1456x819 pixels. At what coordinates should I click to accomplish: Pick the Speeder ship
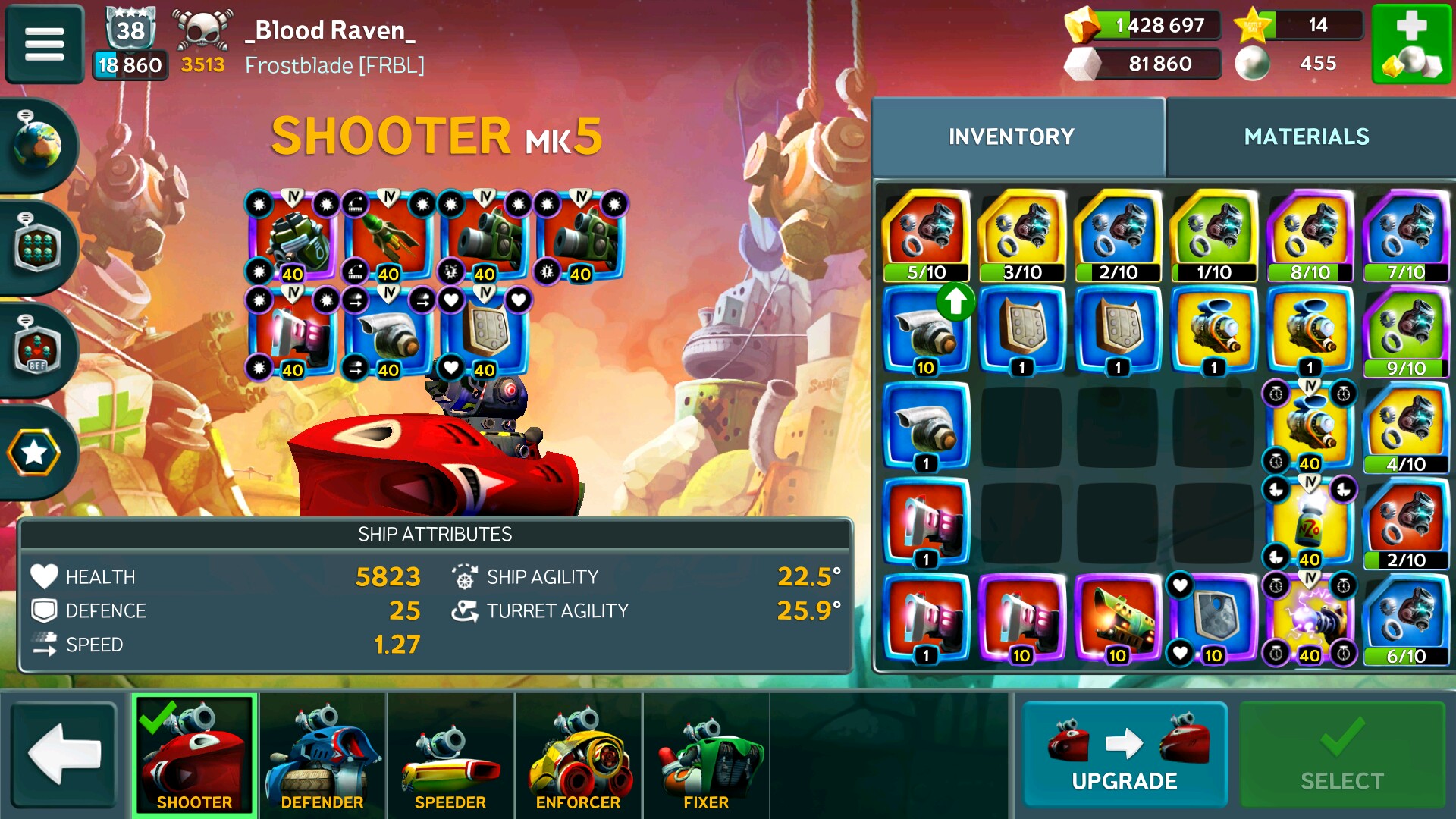pos(450,755)
